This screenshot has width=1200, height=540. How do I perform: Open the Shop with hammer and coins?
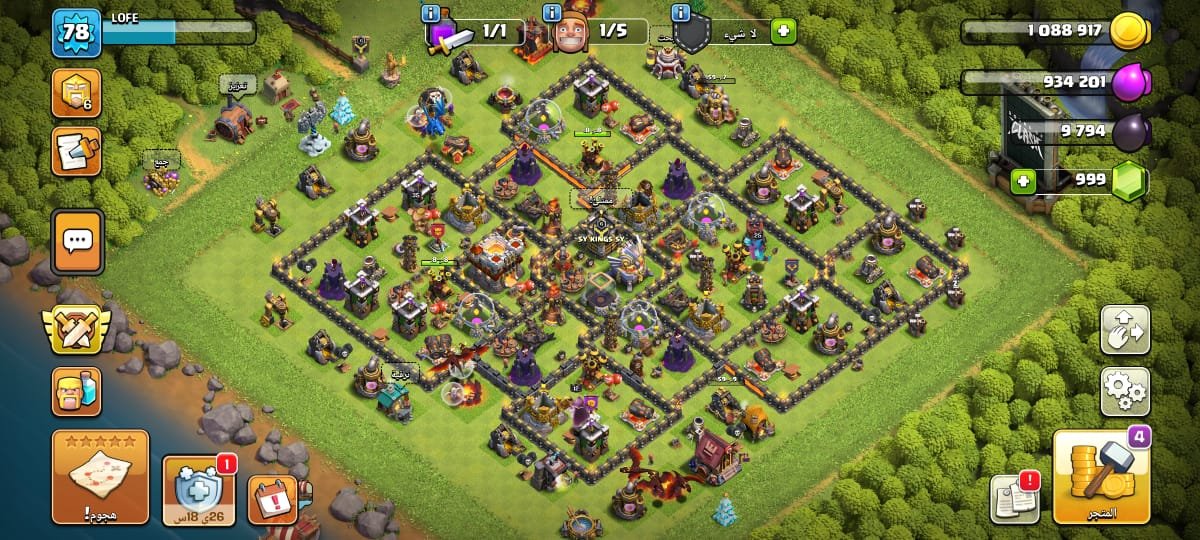click(x=1101, y=478)
